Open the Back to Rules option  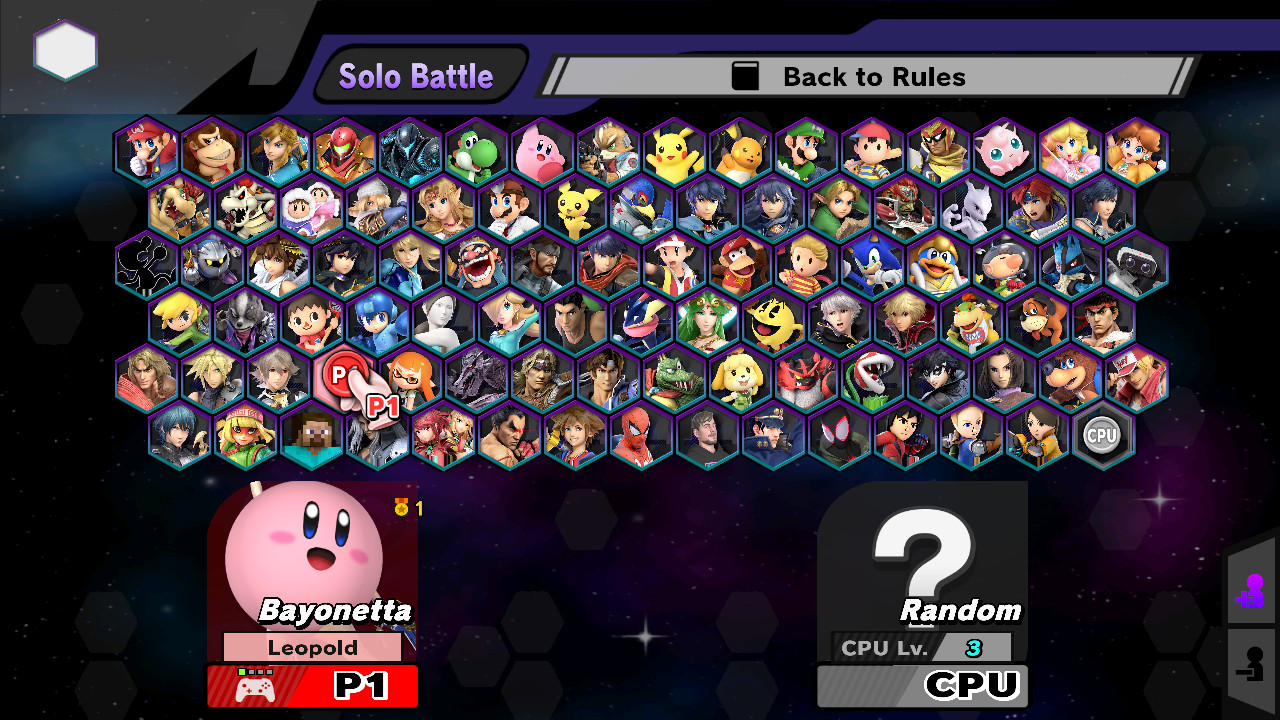pyautogui.click(x=870, y=76)
